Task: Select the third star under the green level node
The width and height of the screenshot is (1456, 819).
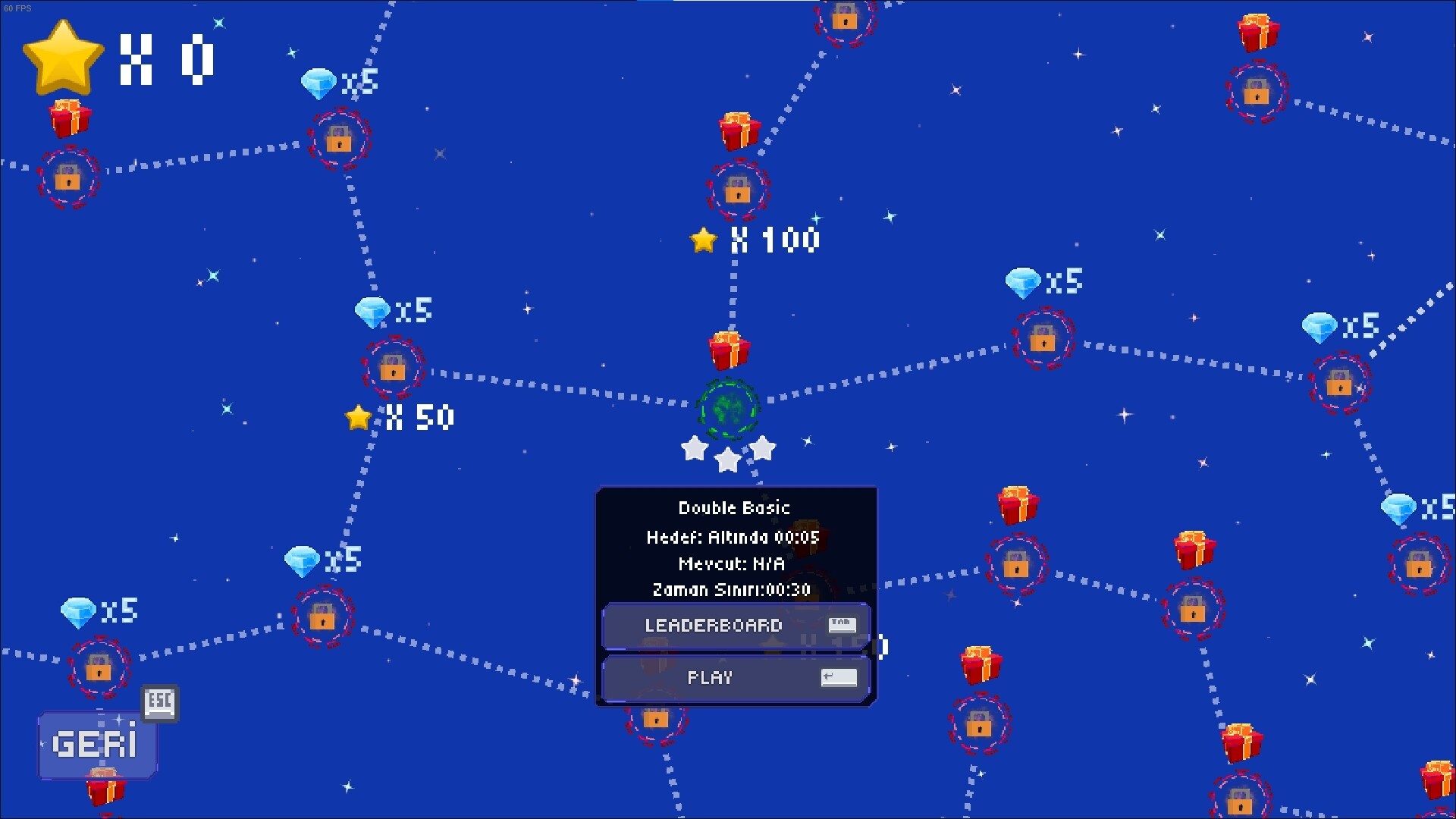Action: [x=764, y=449]
